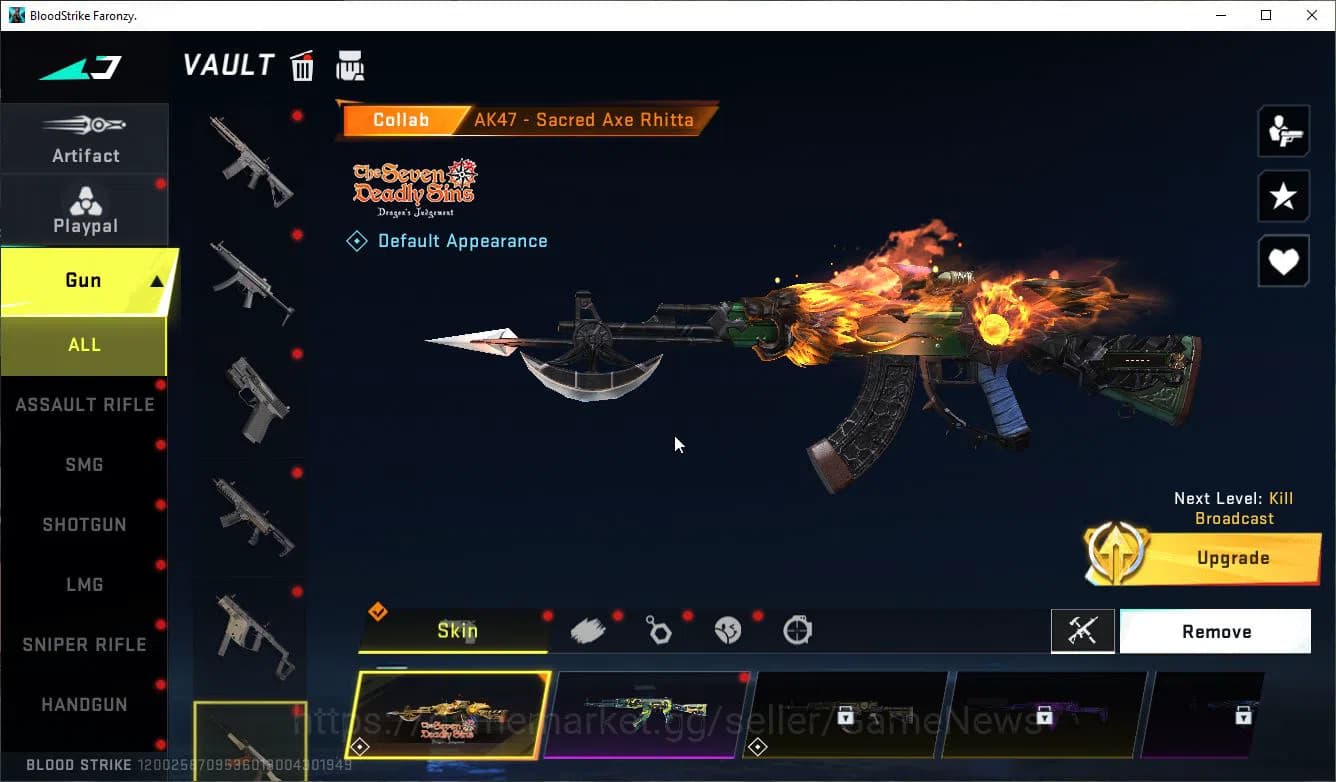Screen dimensions: 1336x782
Task: Open the Artifact sidebar panel
Action: (85, 138)
